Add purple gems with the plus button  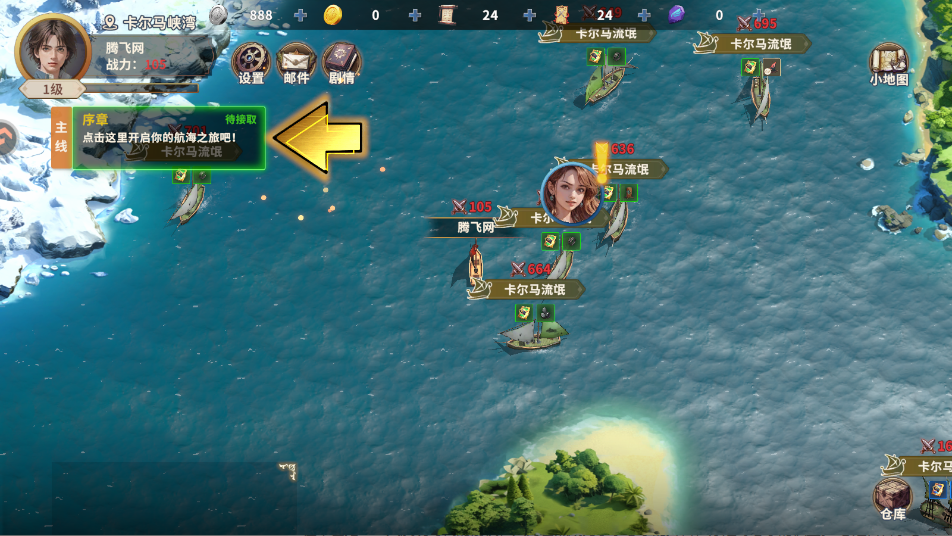pos(759,15)
